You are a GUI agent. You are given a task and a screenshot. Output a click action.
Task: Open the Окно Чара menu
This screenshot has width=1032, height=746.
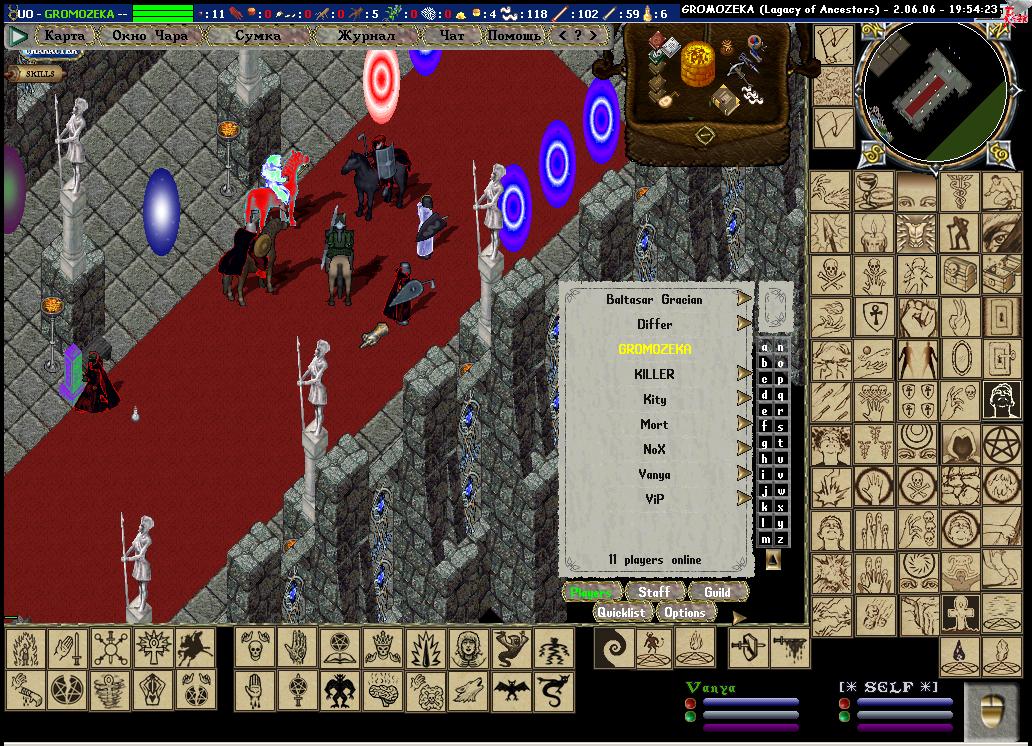pos(150,36)
